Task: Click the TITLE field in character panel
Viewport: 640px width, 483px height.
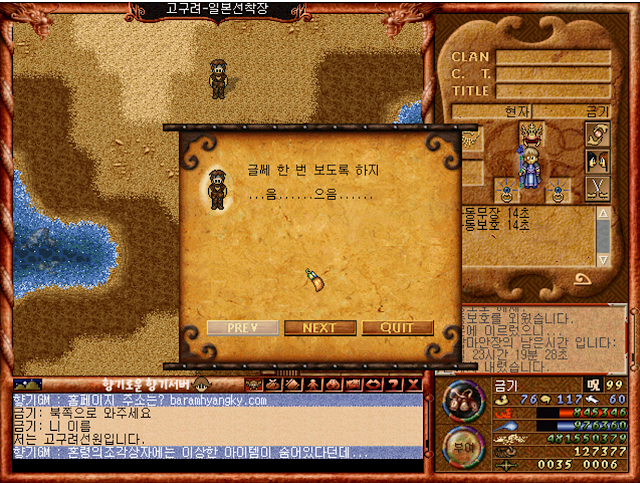Action: point(553,90)
